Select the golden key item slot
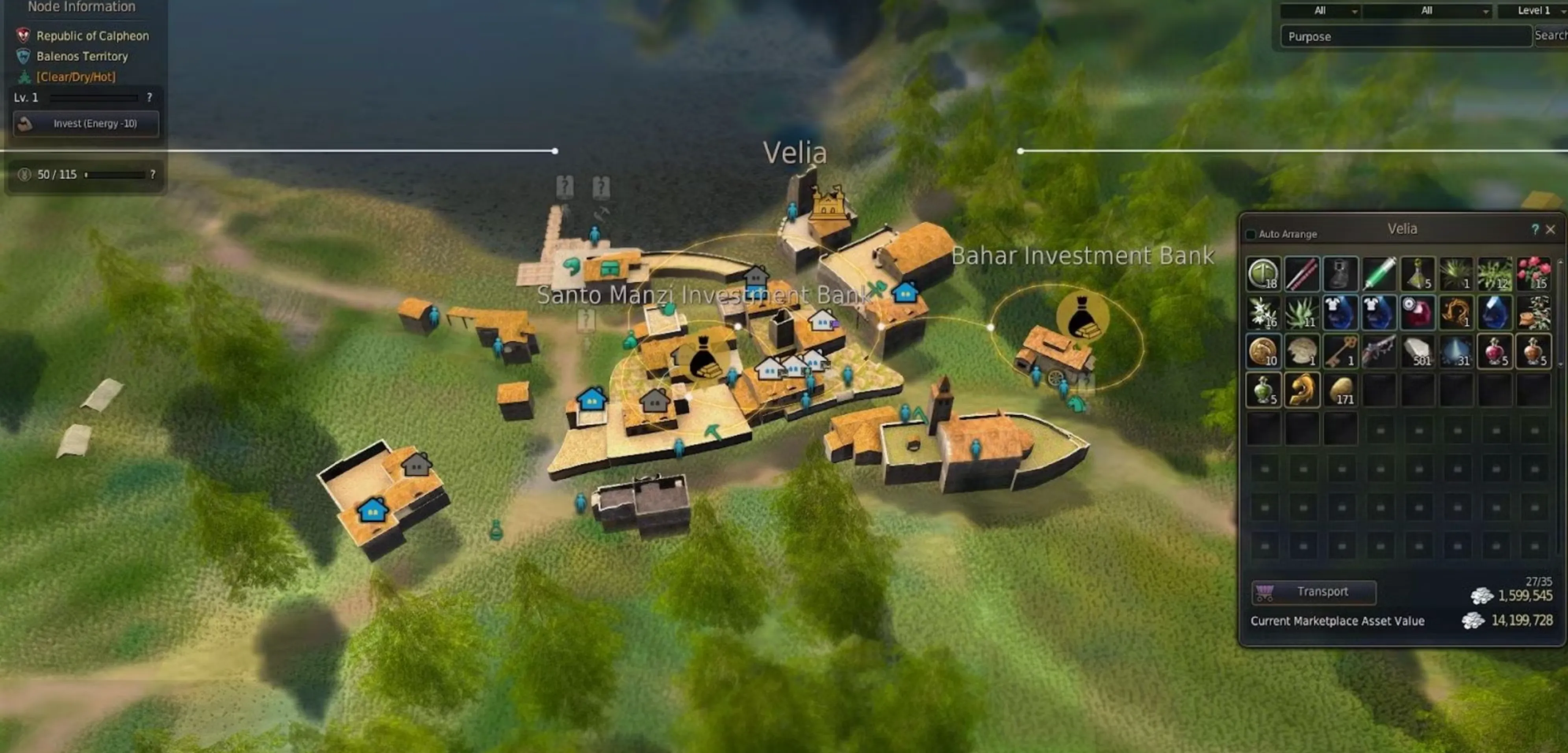This screenshot has width=1568, height=753. [x=1340, y=351]
